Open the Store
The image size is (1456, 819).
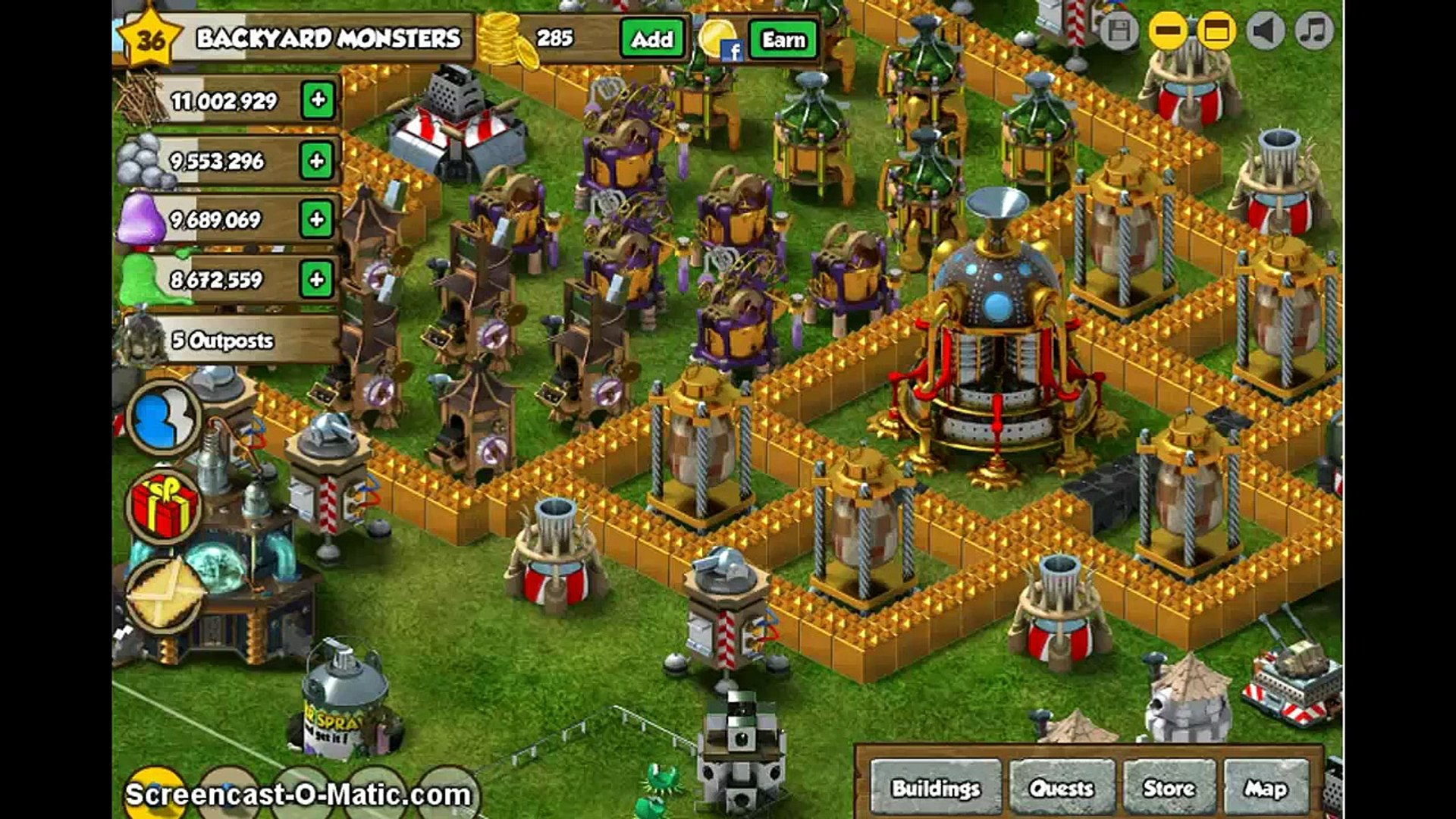1169,789
